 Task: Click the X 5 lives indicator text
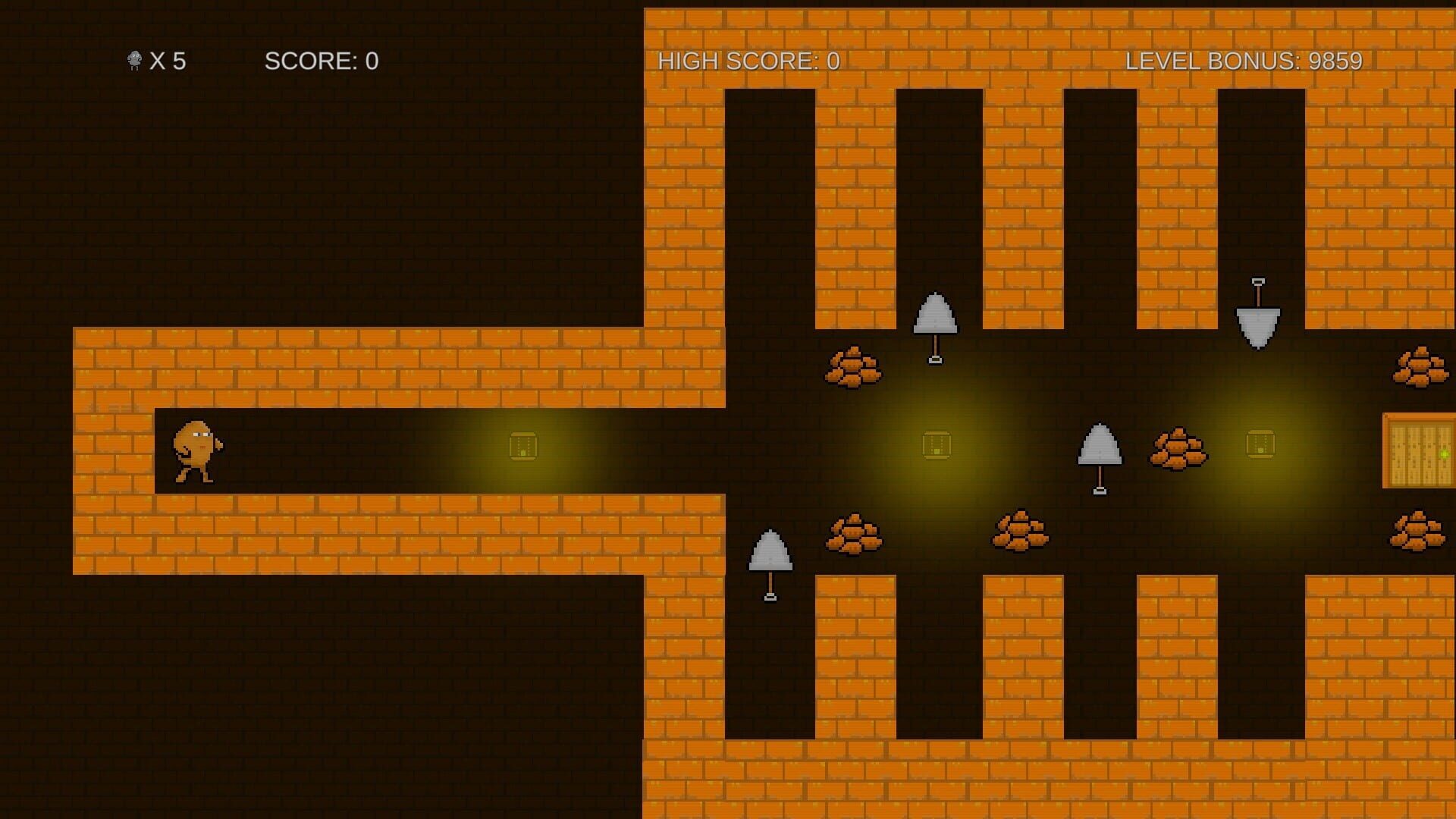click(x=171, y=61)
